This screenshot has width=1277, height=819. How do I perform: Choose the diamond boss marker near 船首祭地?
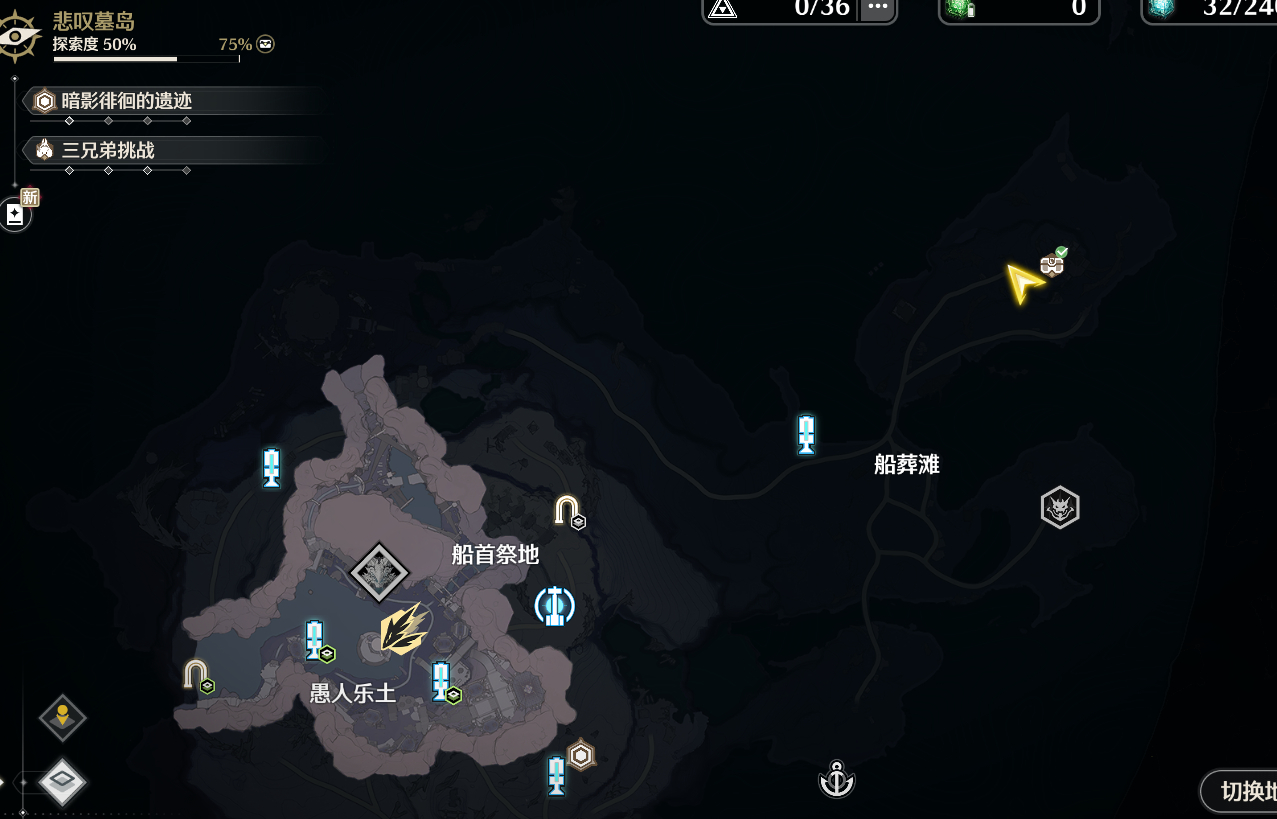[379, 573]
